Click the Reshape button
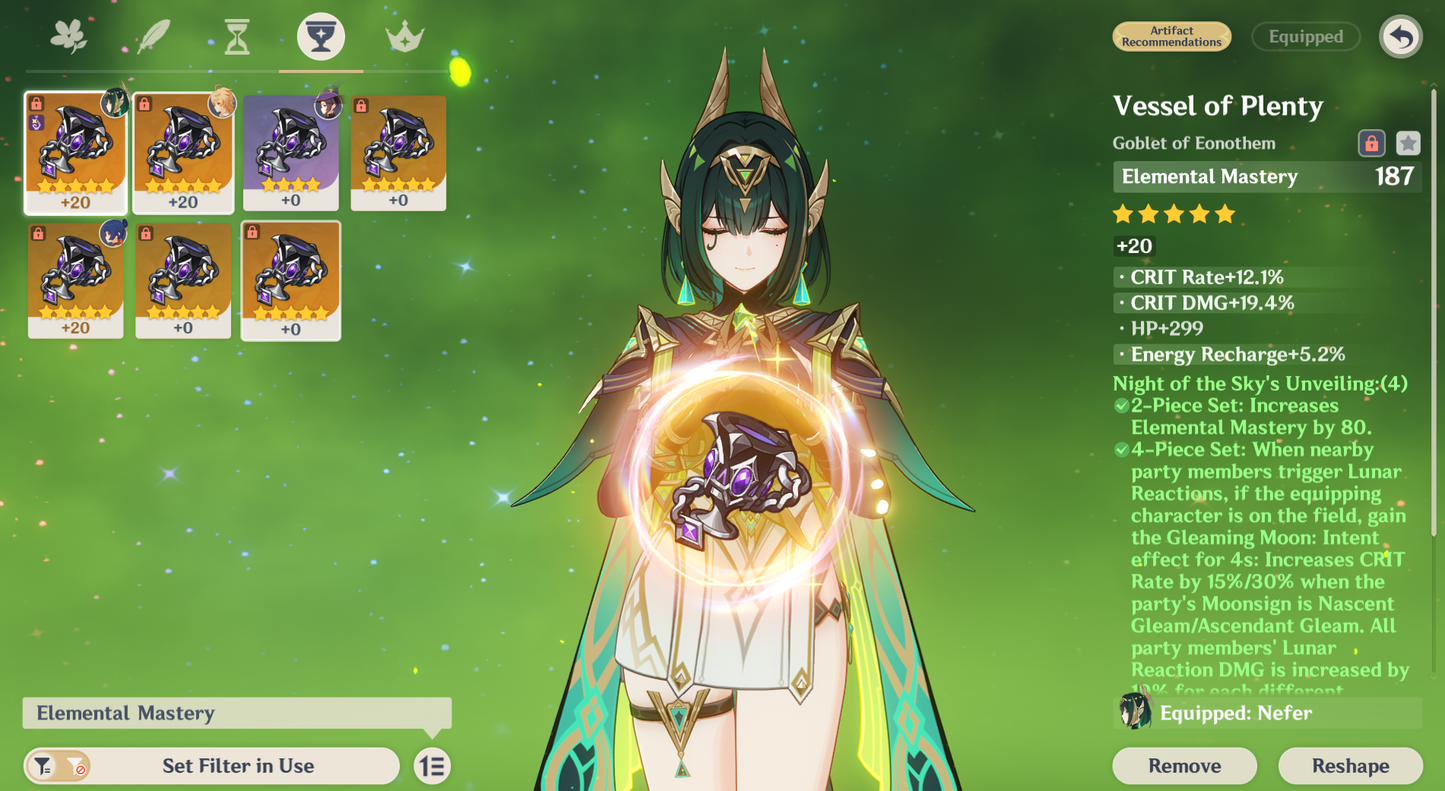The height and width of the screenshot is (791, 1445). pos(1351,765)
